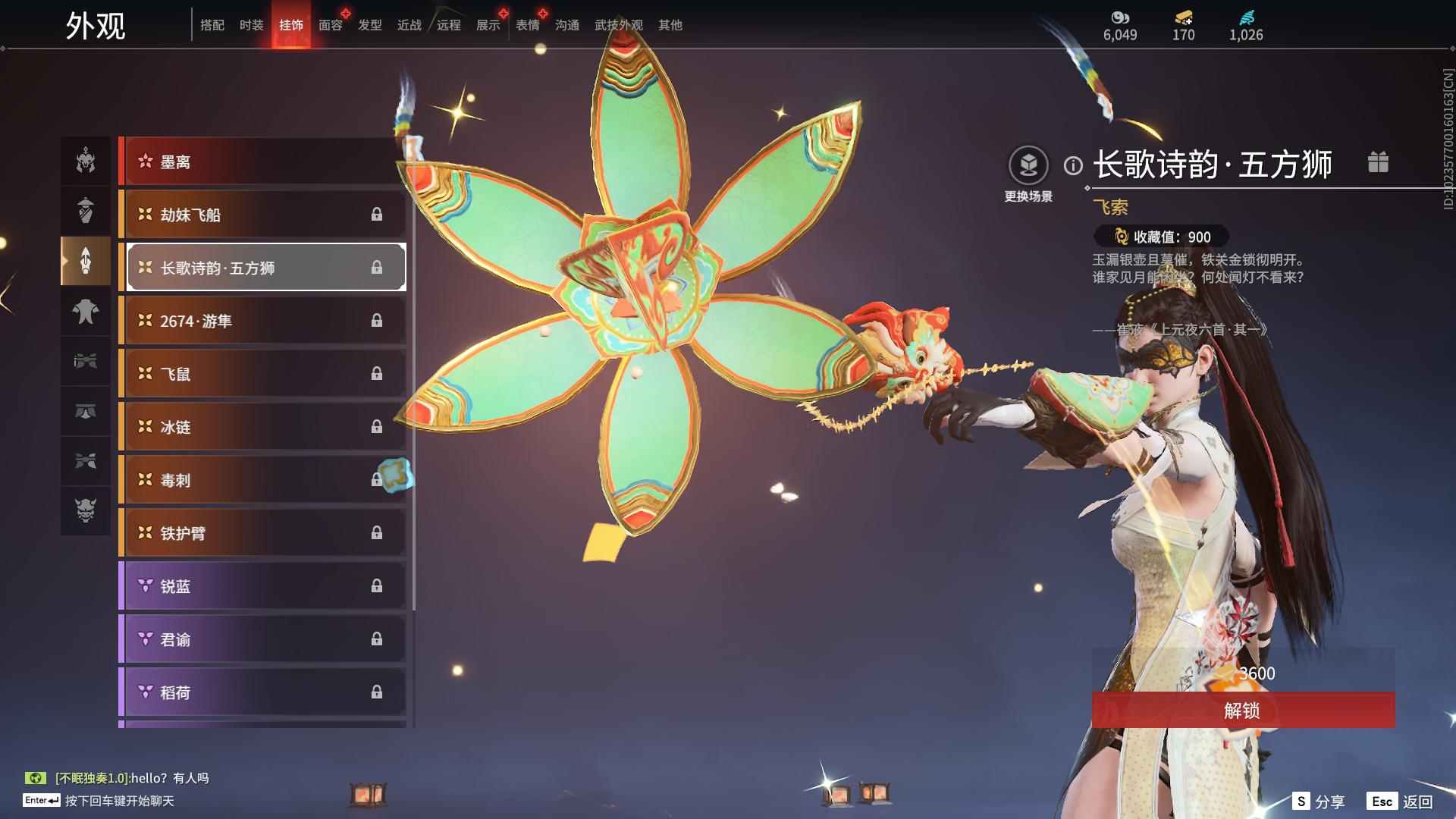The height and width of the screenshot is (819, 1456).
Task: Open the 武技外观 tab
Action: click(618, 25)
